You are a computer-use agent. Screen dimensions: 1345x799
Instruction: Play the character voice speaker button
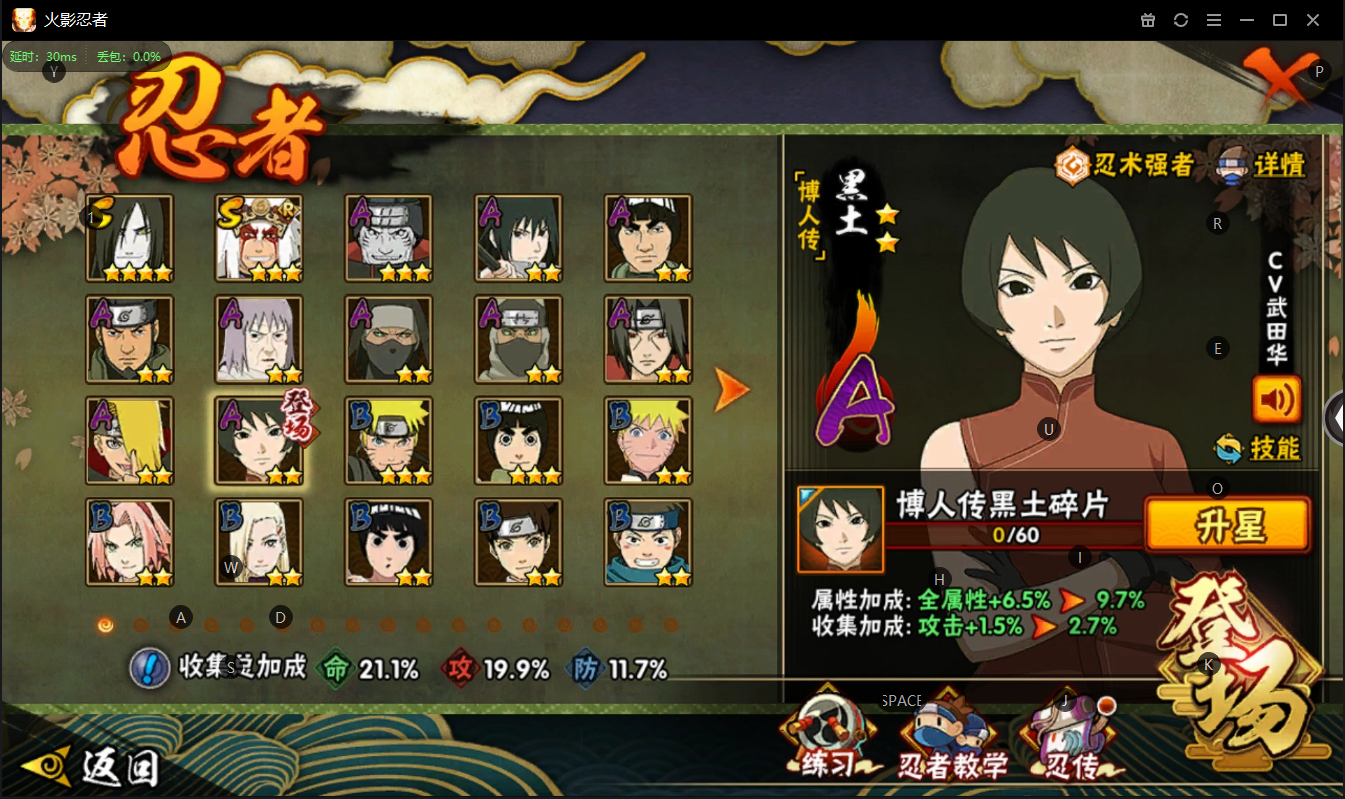click(1276, 399)
